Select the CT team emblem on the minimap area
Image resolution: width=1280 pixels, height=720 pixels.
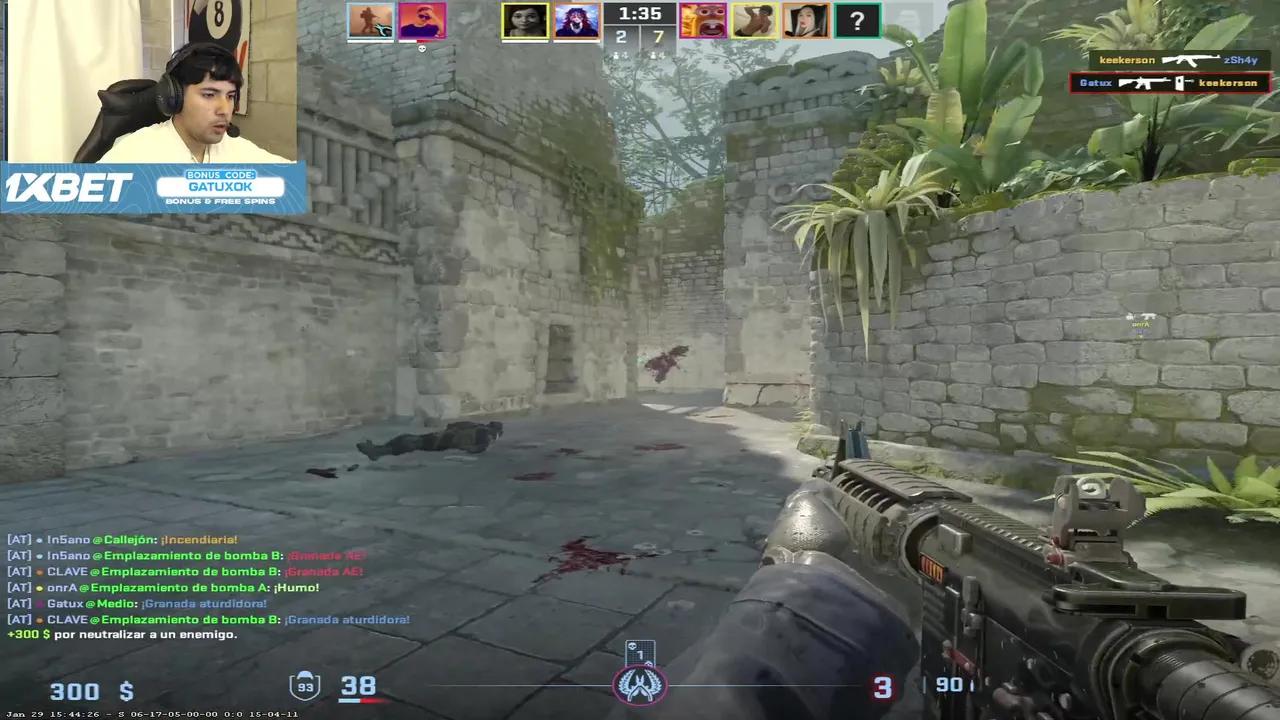[640, 683]
